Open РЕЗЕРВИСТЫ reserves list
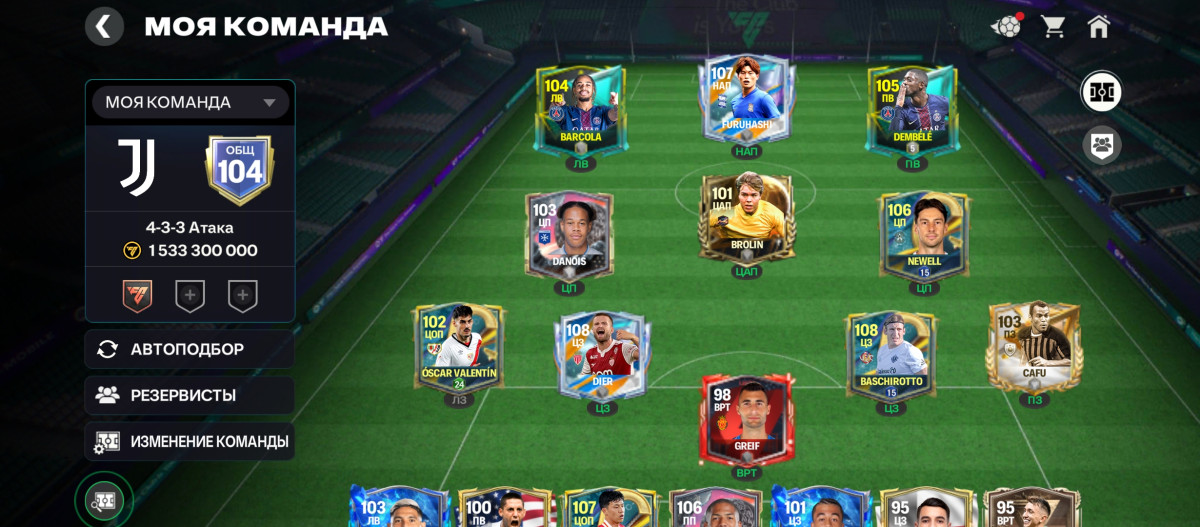1200x527 pixels. [190, 395]
